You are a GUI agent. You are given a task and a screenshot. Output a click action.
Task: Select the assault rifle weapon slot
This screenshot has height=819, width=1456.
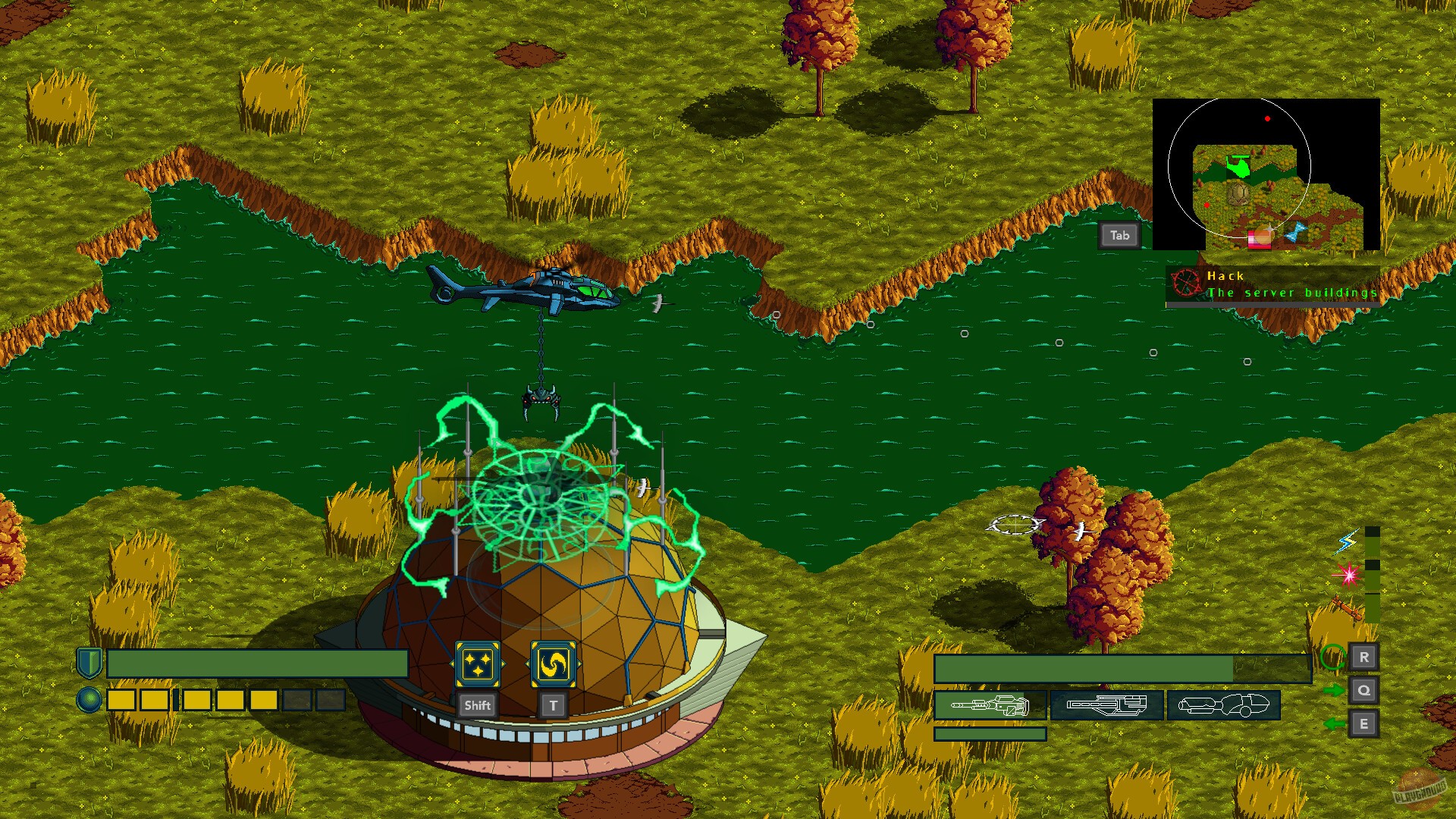click(x=1107, y=705)
